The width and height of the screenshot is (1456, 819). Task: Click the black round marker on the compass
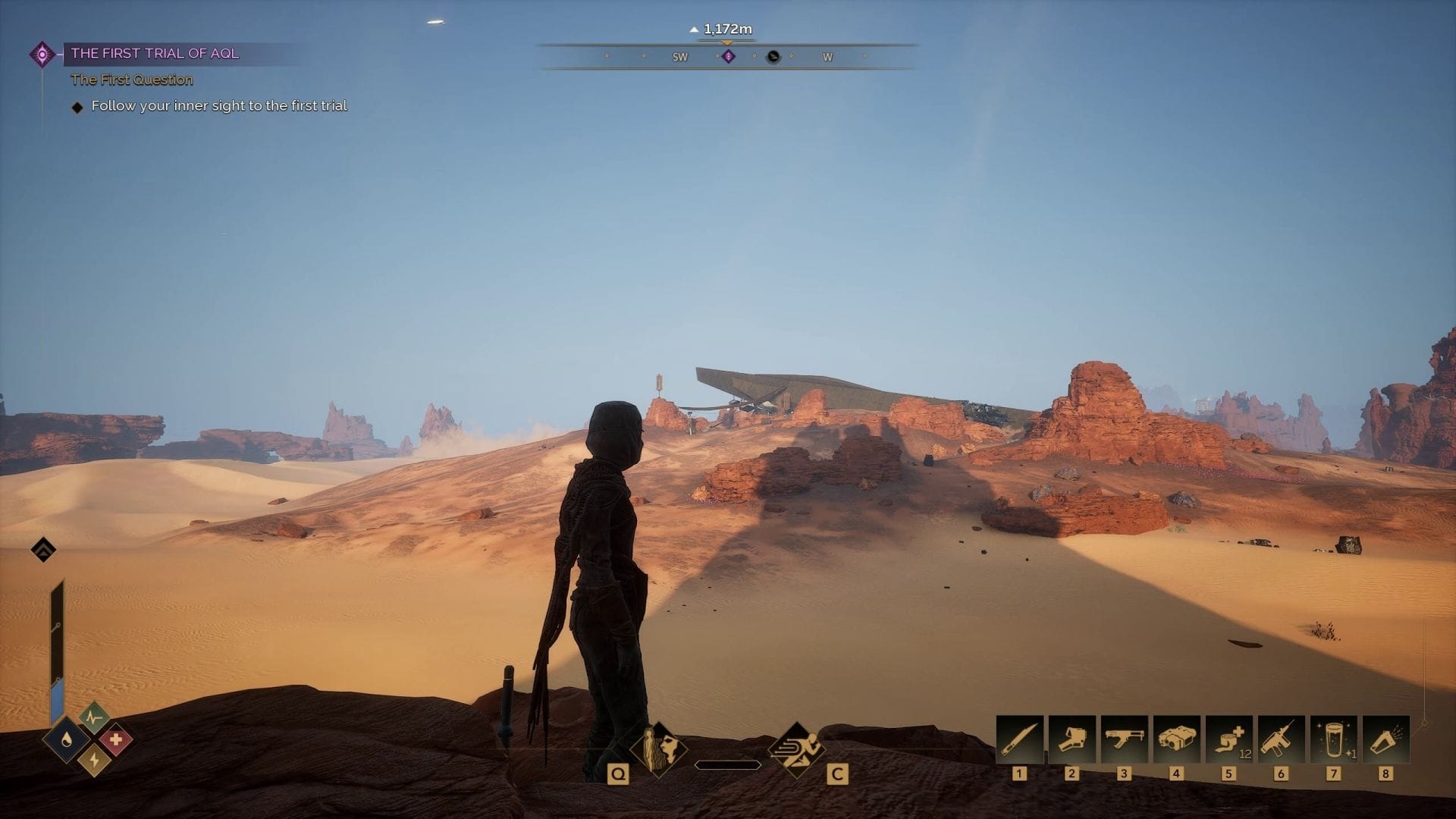point(773,57)
